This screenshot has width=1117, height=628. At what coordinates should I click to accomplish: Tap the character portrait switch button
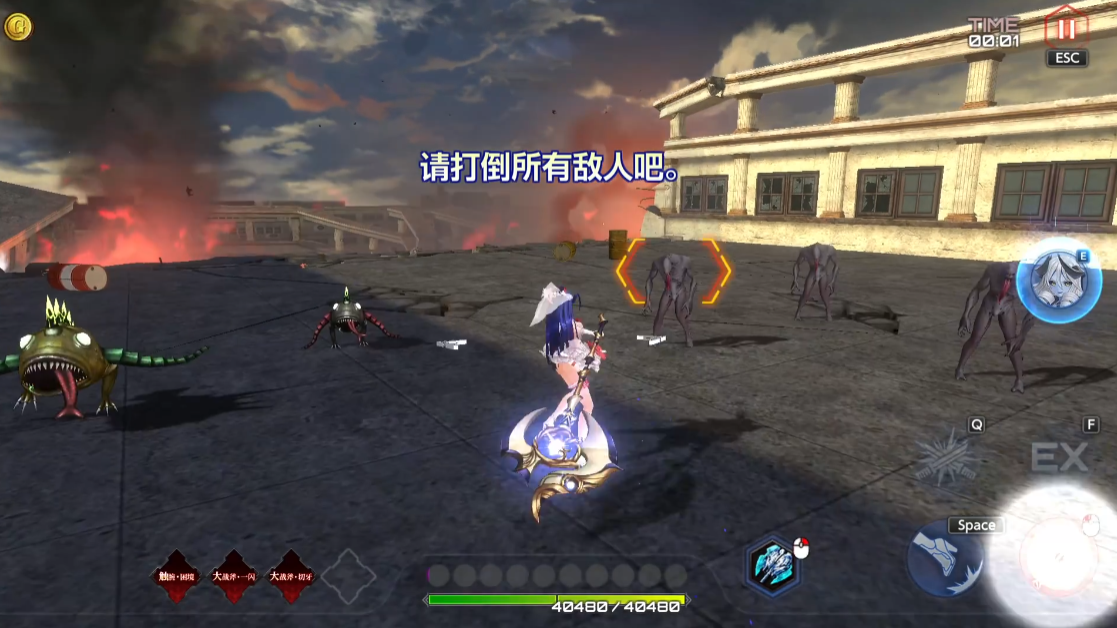1058,280
